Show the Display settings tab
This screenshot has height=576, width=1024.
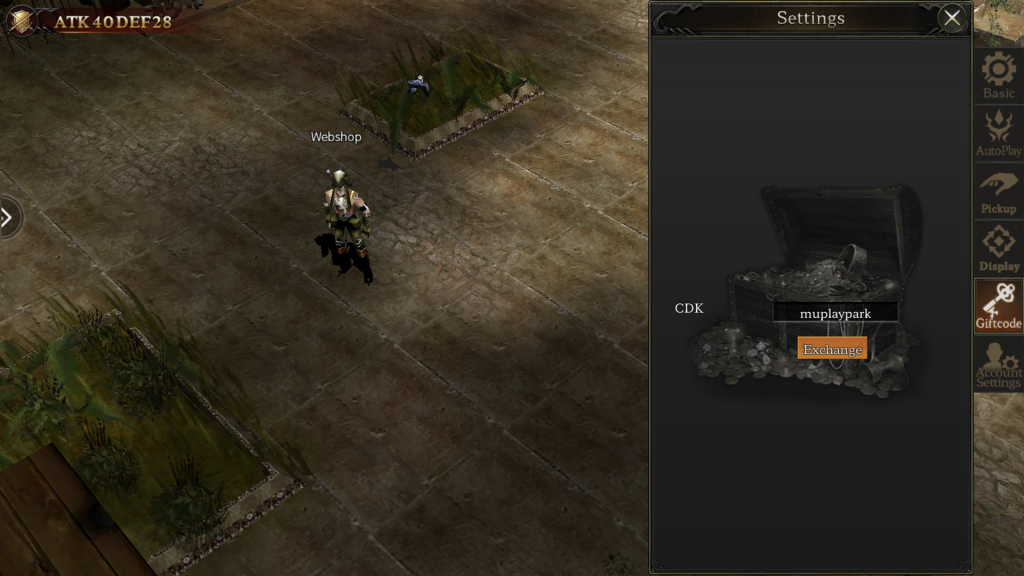[998, 248]
